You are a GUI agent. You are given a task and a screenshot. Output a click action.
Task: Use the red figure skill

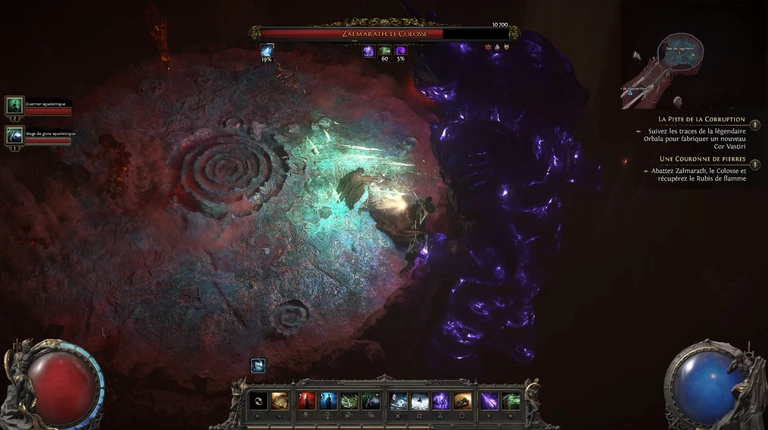pyautogui.click(x=306, y=401)
